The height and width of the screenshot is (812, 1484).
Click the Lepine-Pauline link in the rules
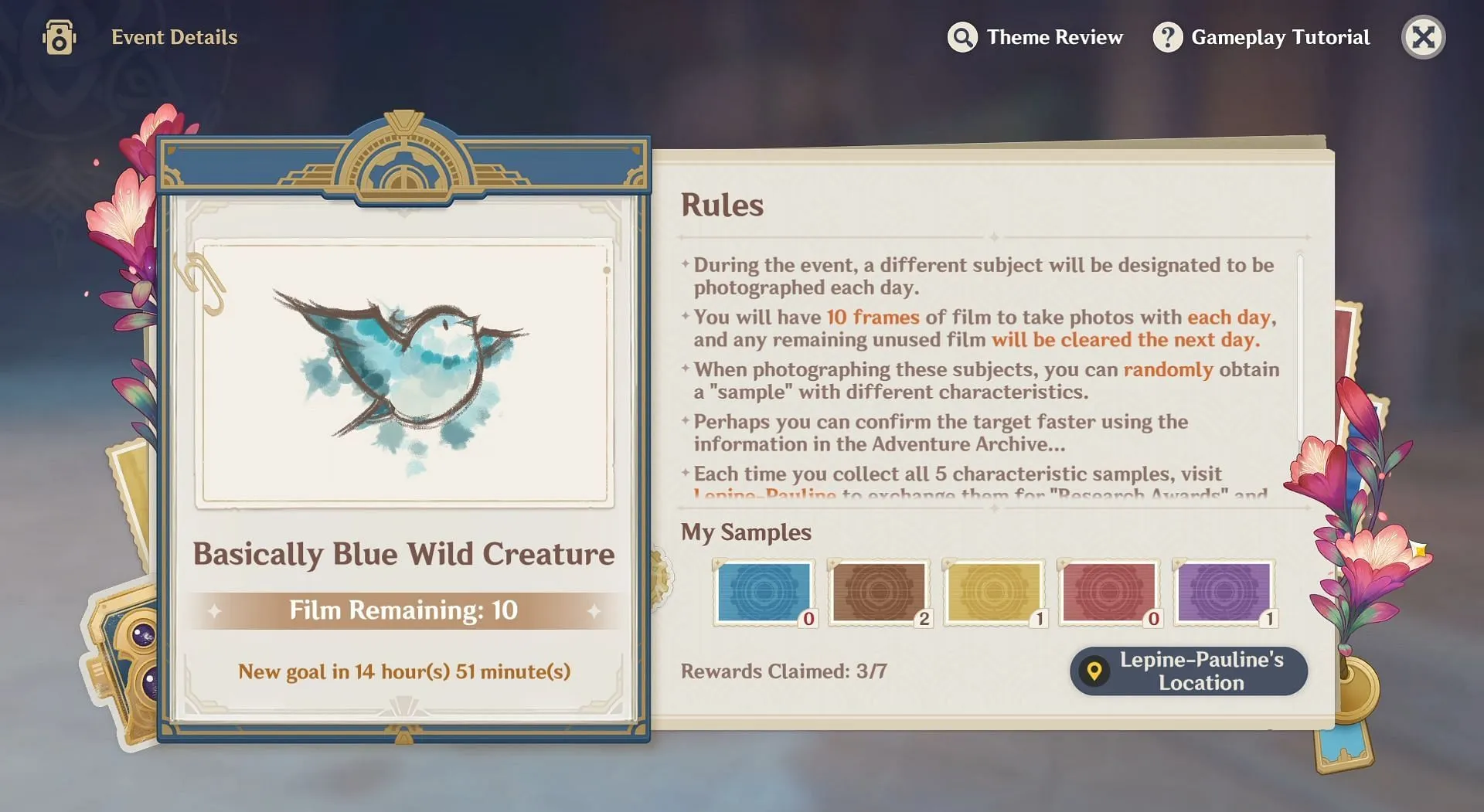(x=764, y=494)
